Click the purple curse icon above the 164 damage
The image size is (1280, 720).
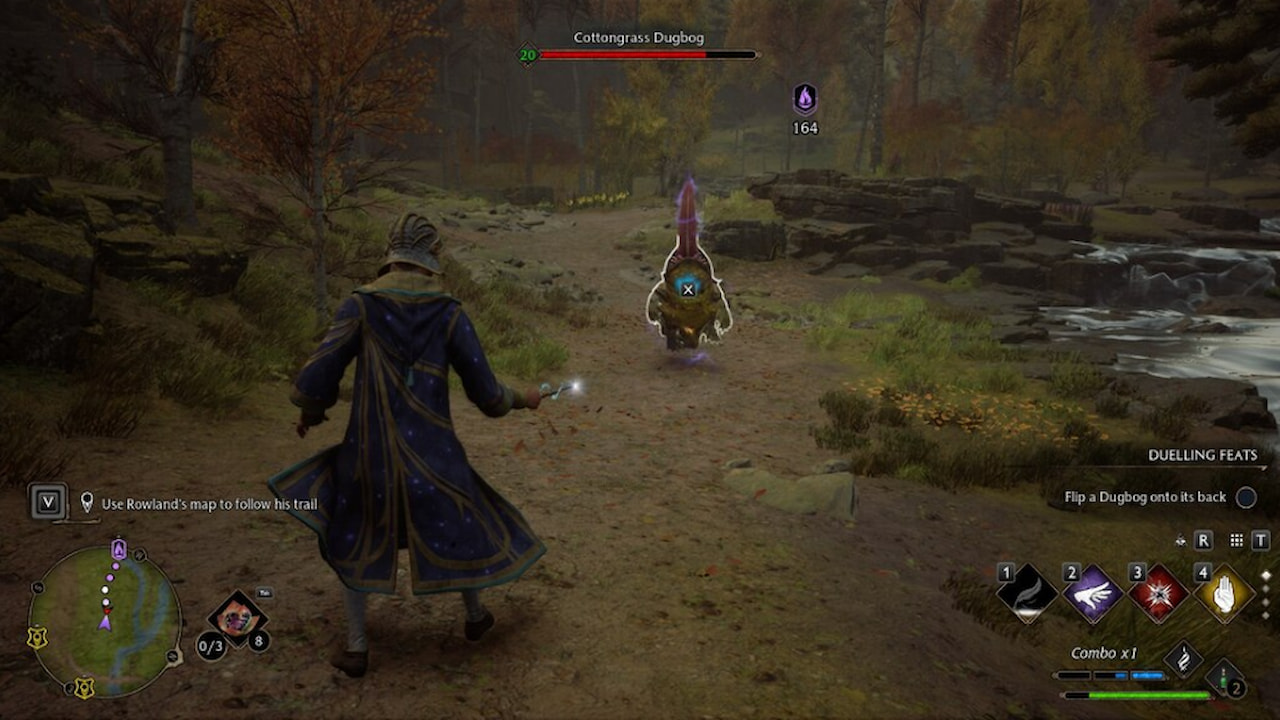805,100
